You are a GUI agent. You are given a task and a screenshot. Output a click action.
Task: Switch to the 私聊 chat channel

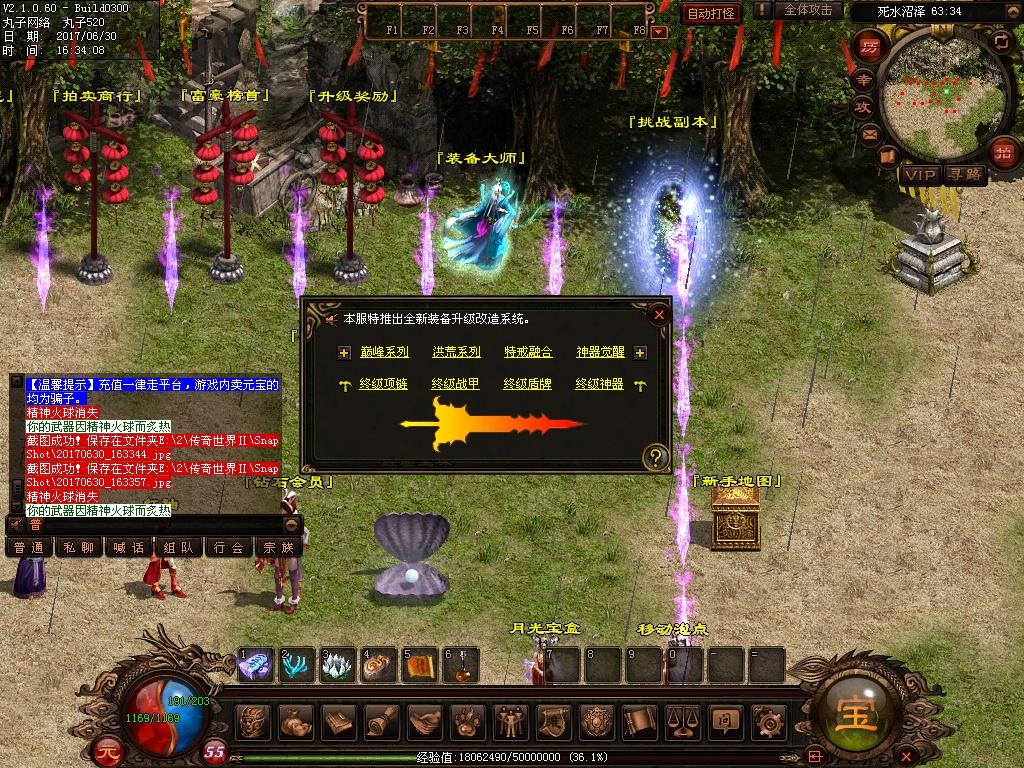[79, 547]
